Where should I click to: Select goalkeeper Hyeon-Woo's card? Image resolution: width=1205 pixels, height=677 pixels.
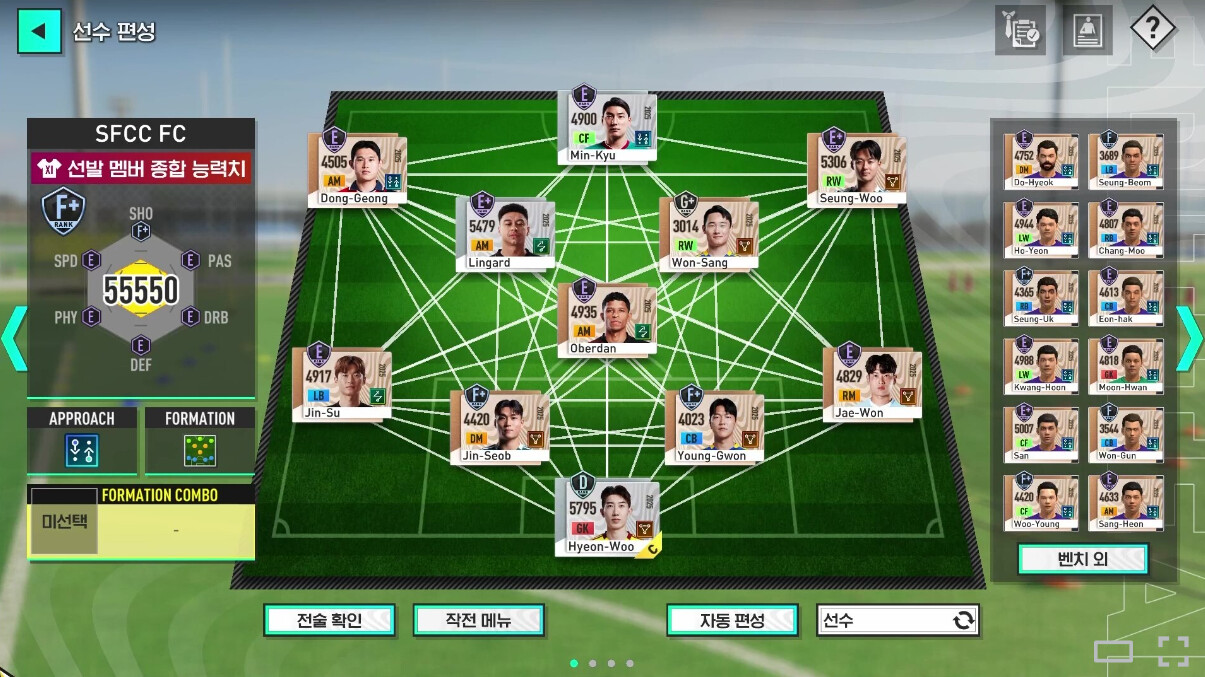607,516
